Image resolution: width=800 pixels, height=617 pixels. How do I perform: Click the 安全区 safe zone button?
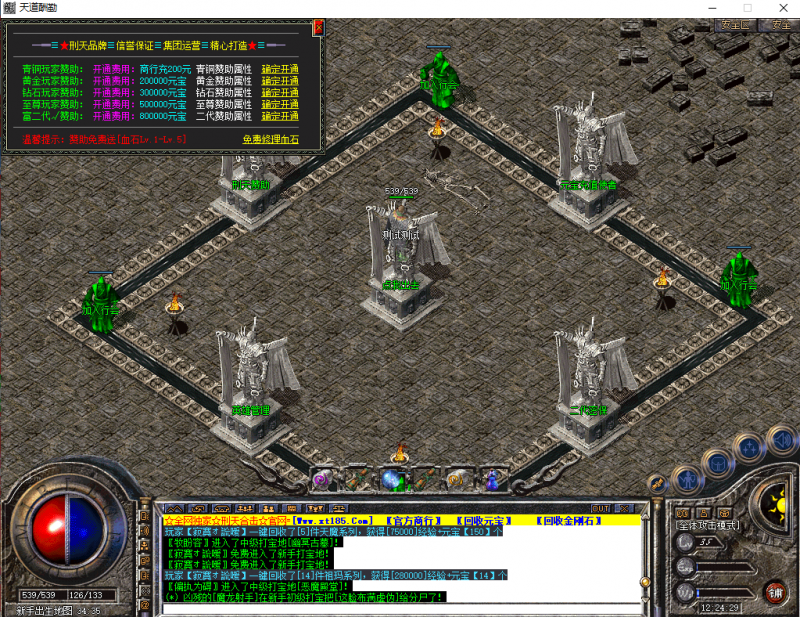pyautogui.click(x=734, y=24)
